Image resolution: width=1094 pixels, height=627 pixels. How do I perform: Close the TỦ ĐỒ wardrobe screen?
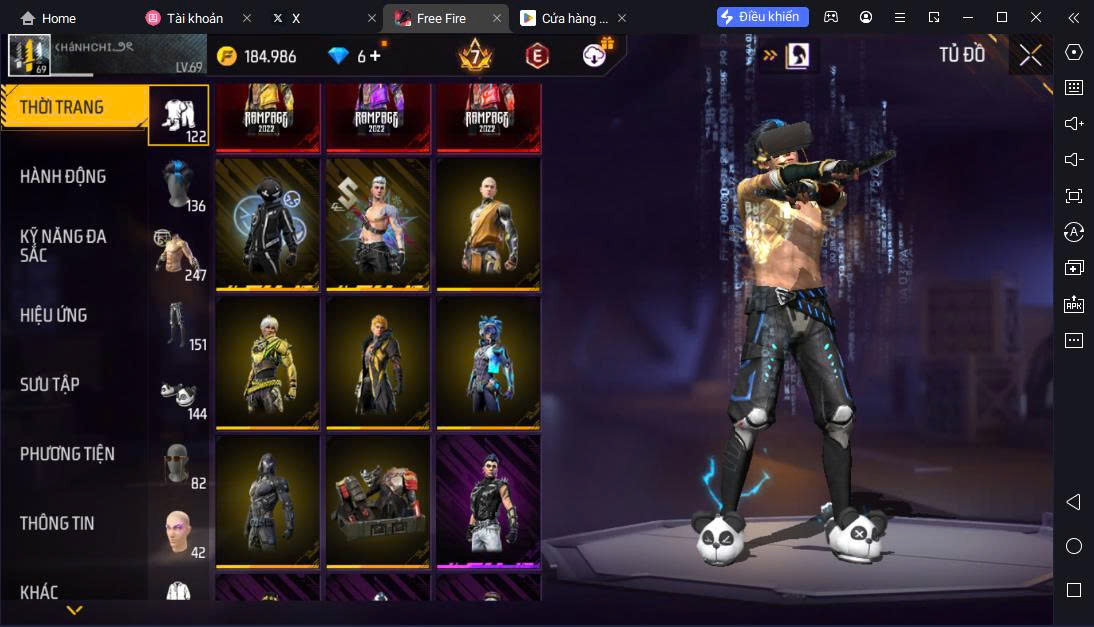tap(1030, 56)
